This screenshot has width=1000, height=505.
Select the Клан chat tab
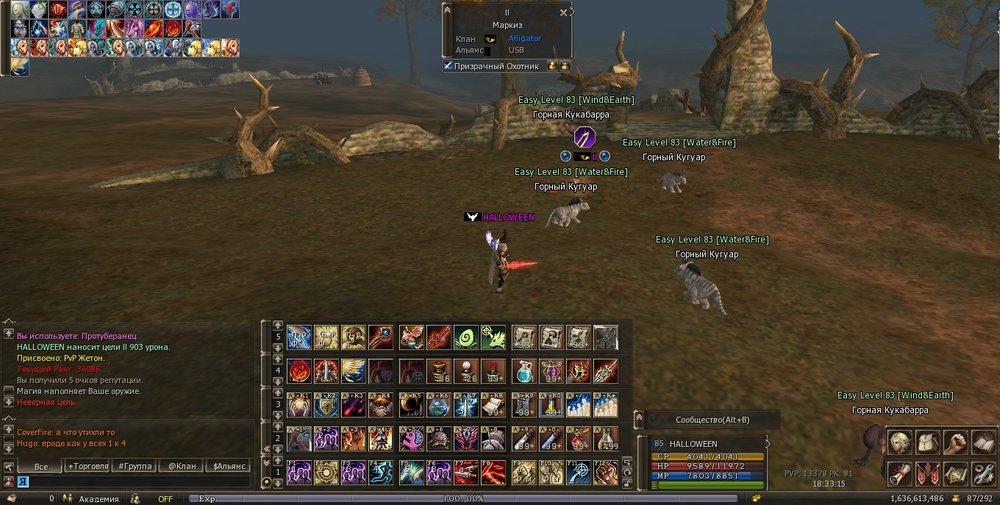pos(181,466)
